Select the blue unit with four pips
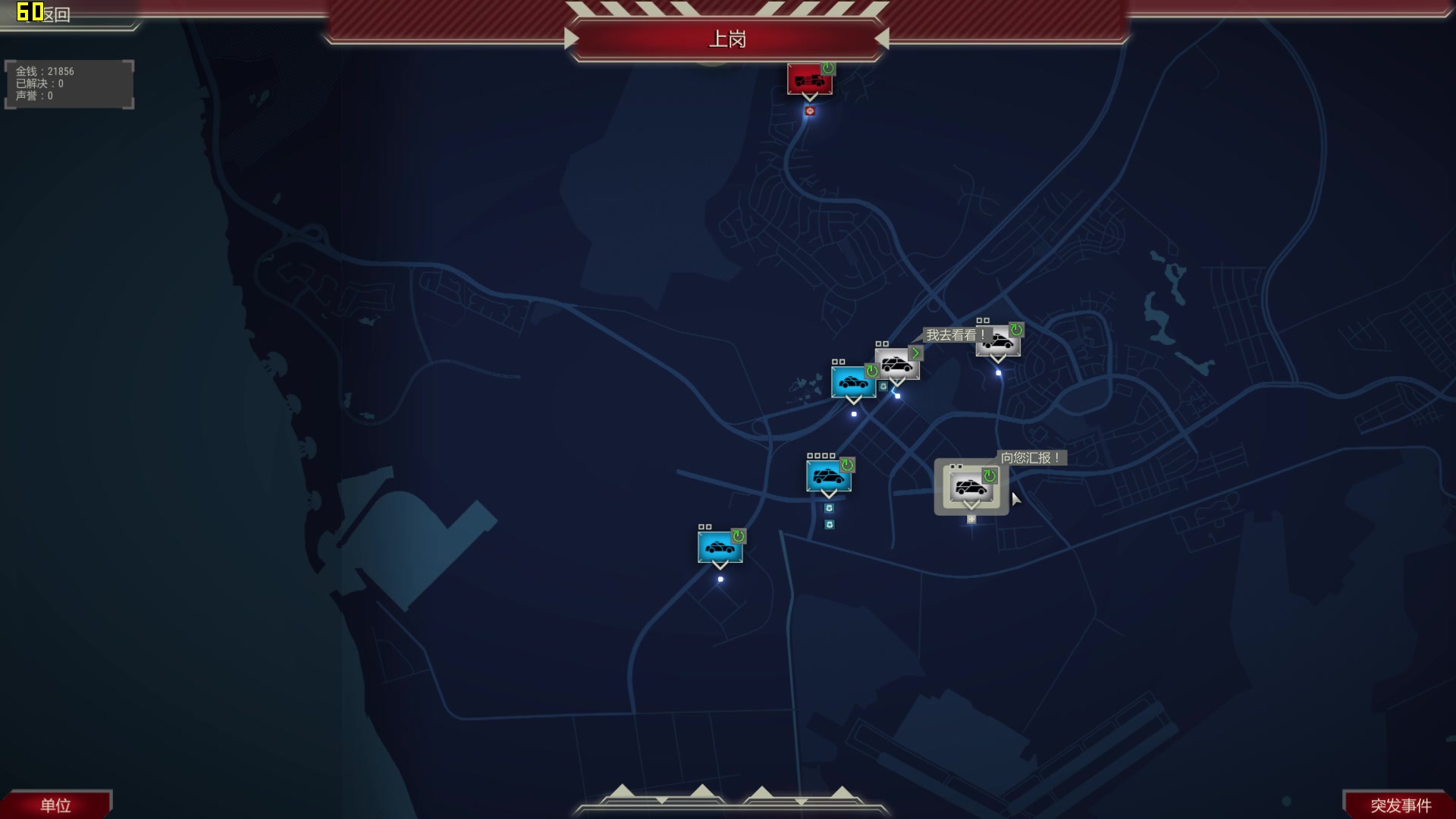Viewport: 1456px width, 819px height. 827,477
